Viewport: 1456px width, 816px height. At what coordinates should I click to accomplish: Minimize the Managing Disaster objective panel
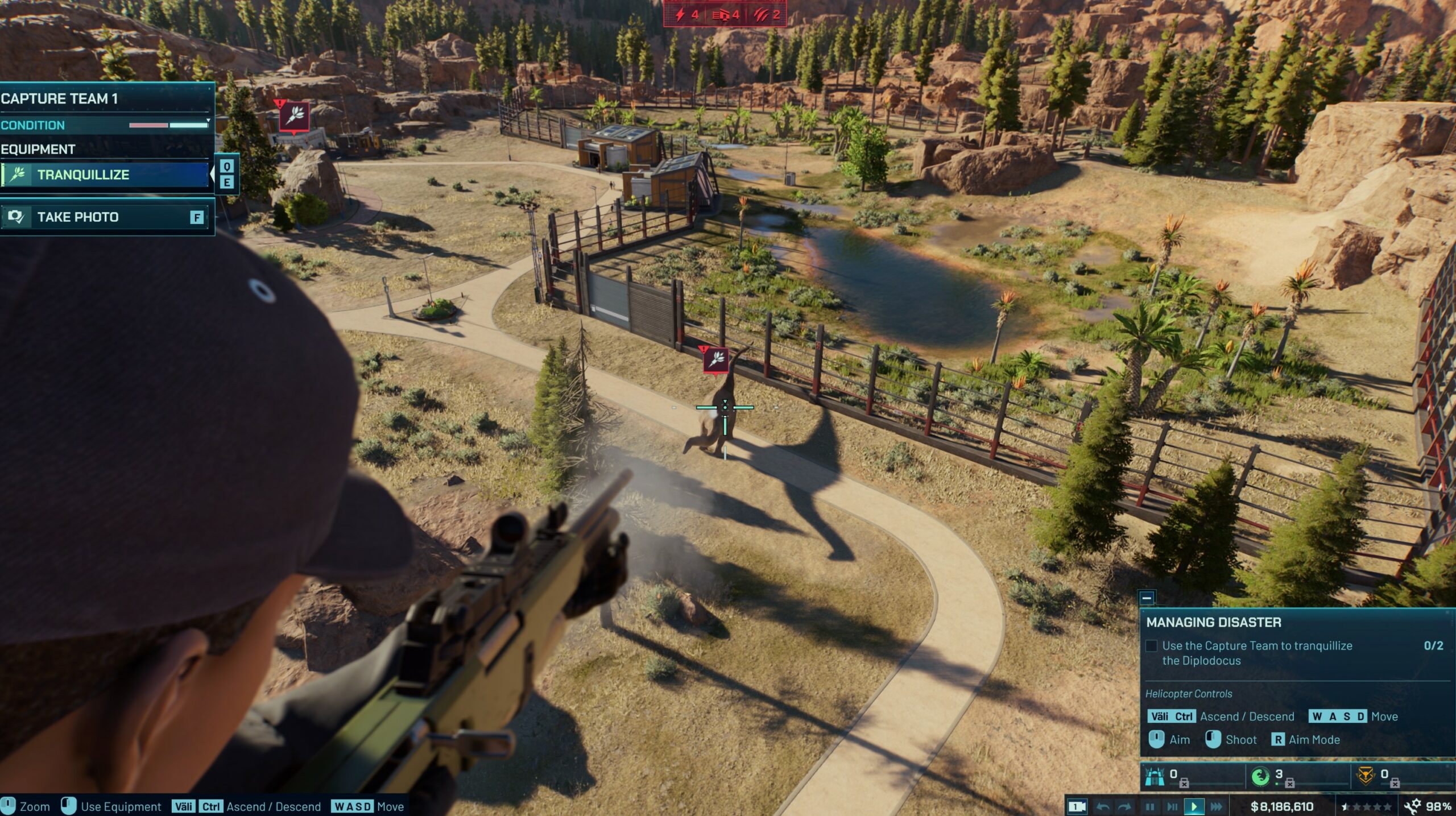[x=1147, y=598]
